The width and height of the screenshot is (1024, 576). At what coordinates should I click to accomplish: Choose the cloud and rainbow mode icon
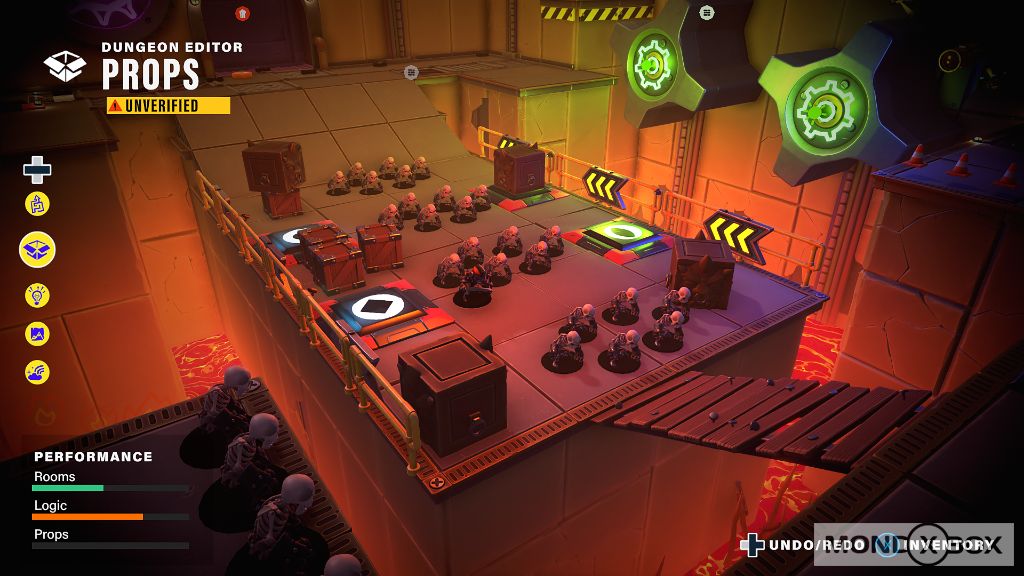pos(37,372)
